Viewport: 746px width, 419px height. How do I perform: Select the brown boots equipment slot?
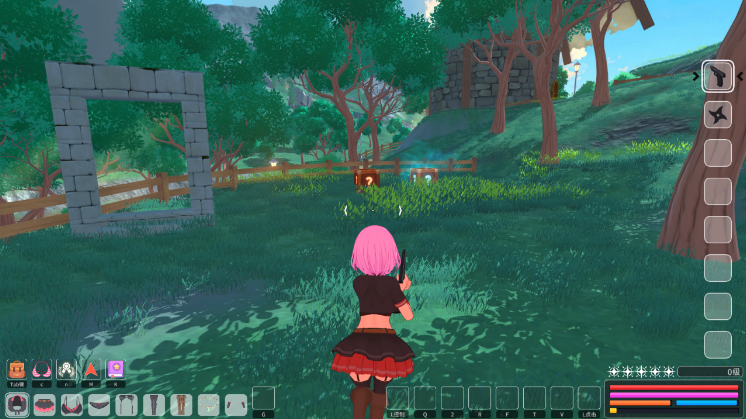(181, 405)
